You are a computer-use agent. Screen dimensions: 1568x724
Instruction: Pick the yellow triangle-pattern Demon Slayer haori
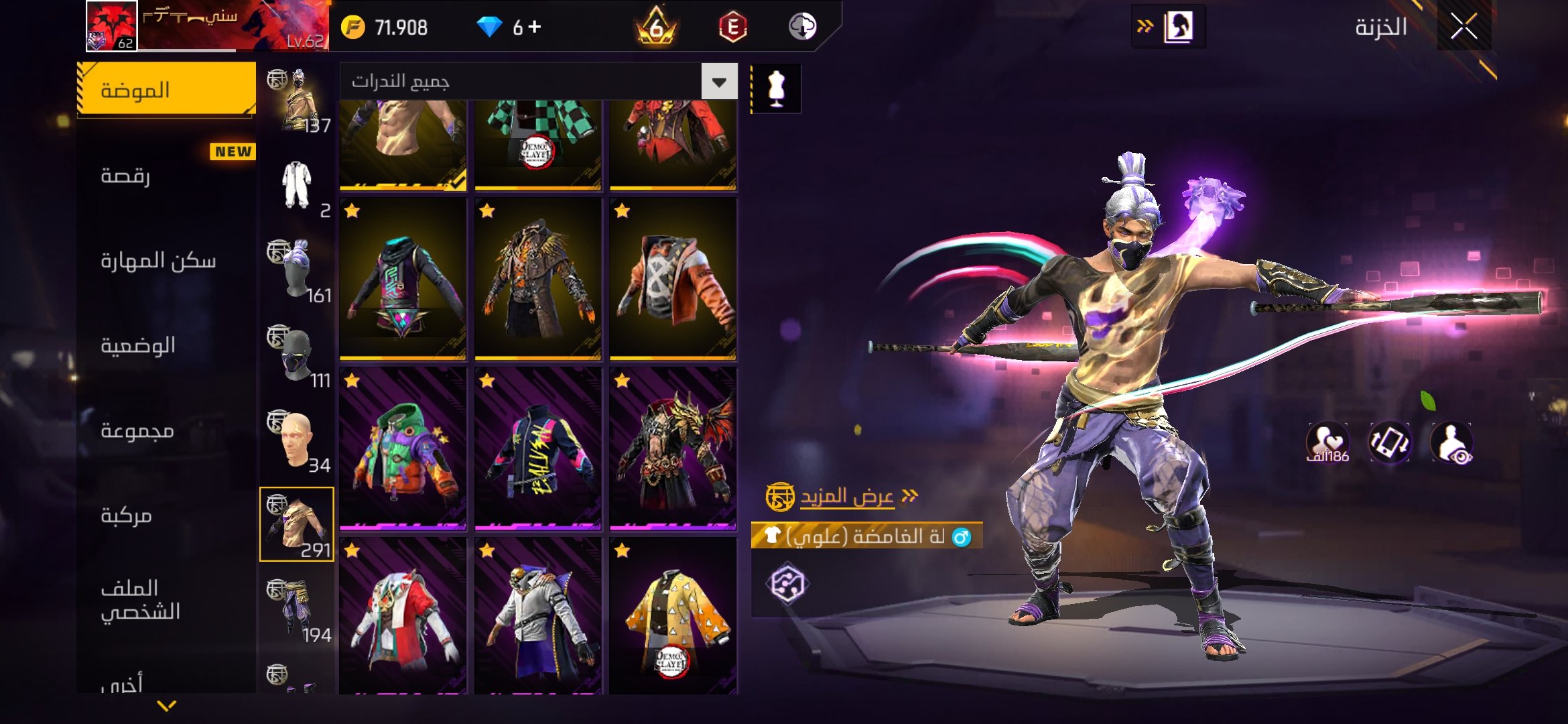tap(673, 617)
